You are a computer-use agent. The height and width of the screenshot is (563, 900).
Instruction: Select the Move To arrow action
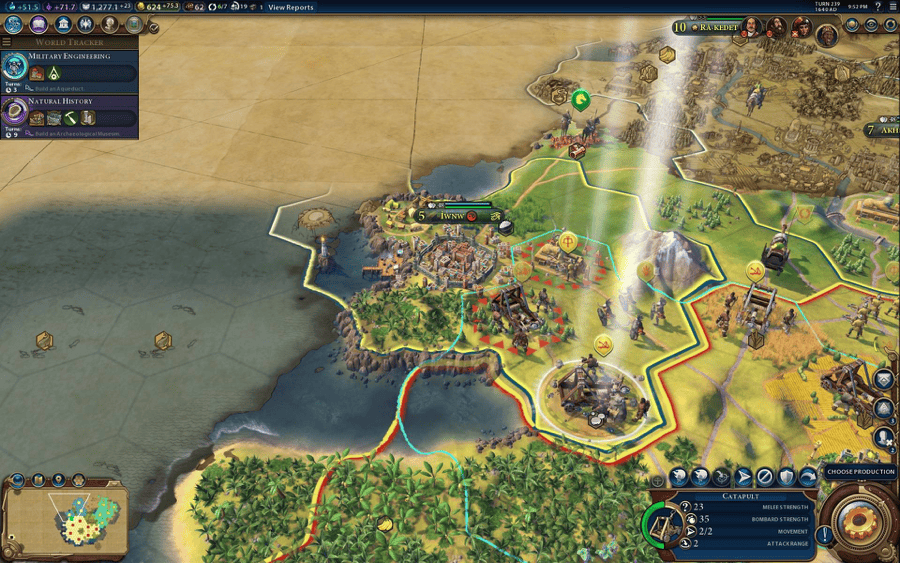(x=744, y=477)
